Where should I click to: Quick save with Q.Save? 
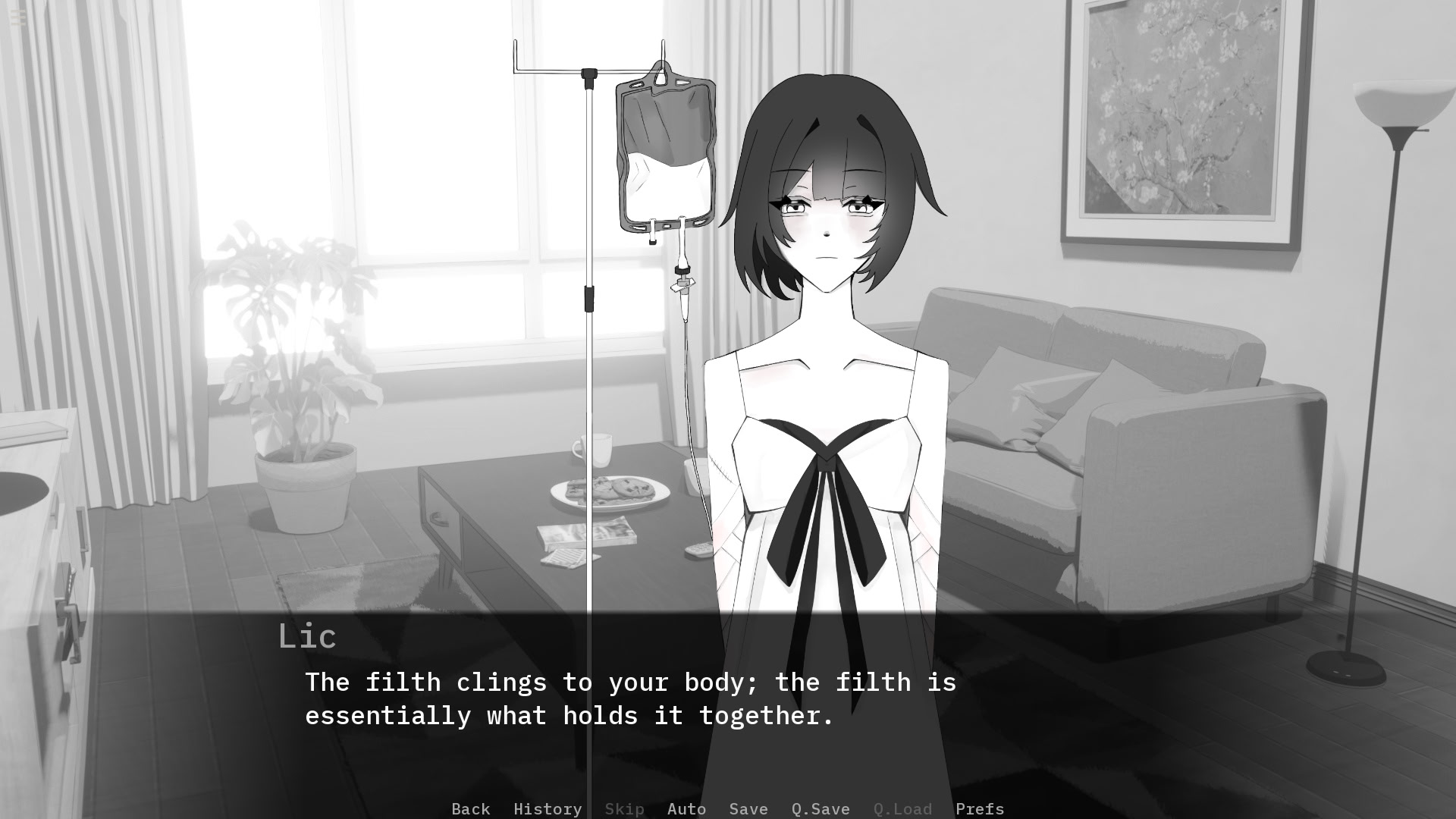click(820, 808)
